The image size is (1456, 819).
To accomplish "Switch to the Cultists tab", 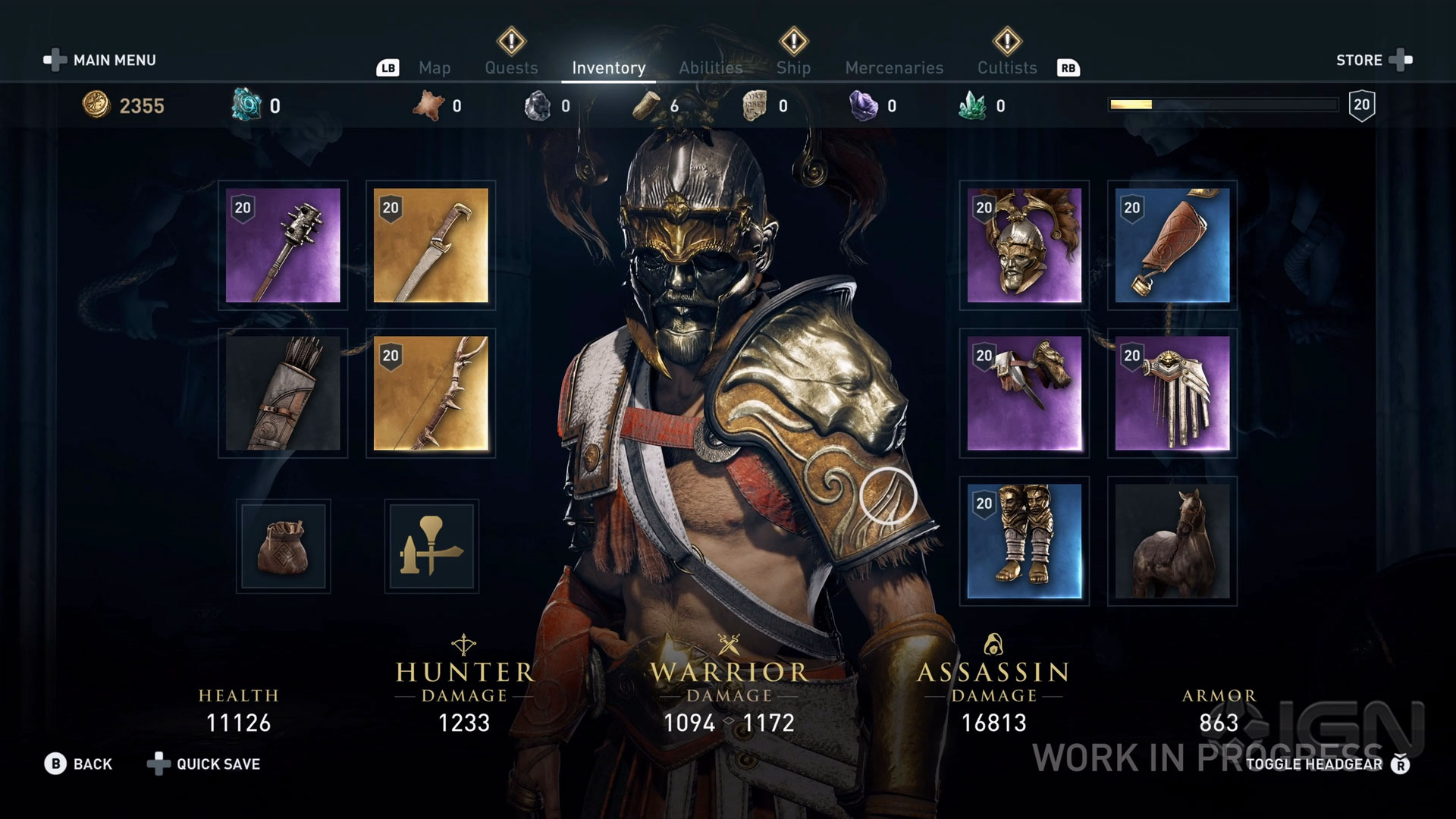I will (1006, 67).
